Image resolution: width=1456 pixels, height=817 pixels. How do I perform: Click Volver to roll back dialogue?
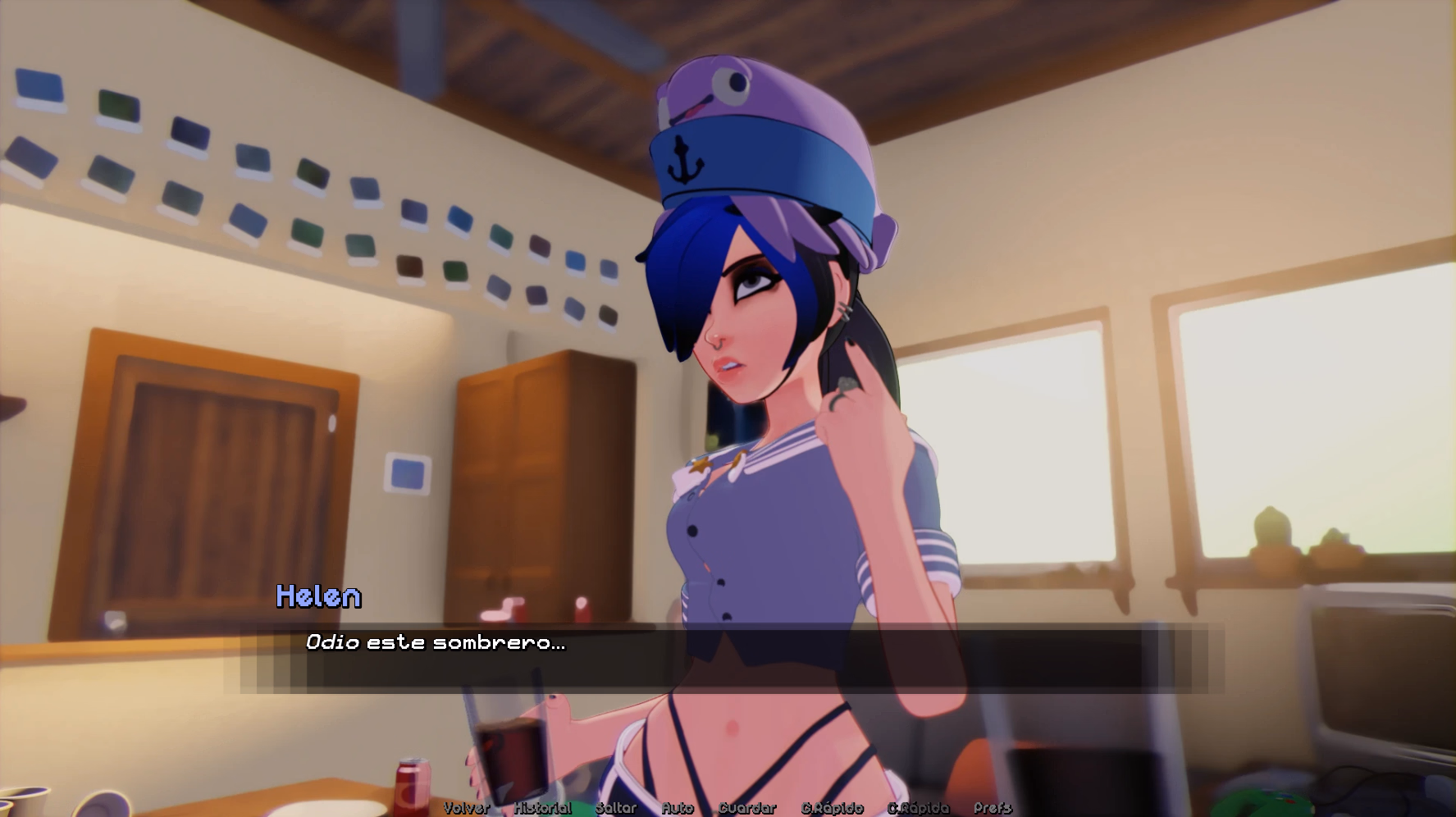point(466,808)
